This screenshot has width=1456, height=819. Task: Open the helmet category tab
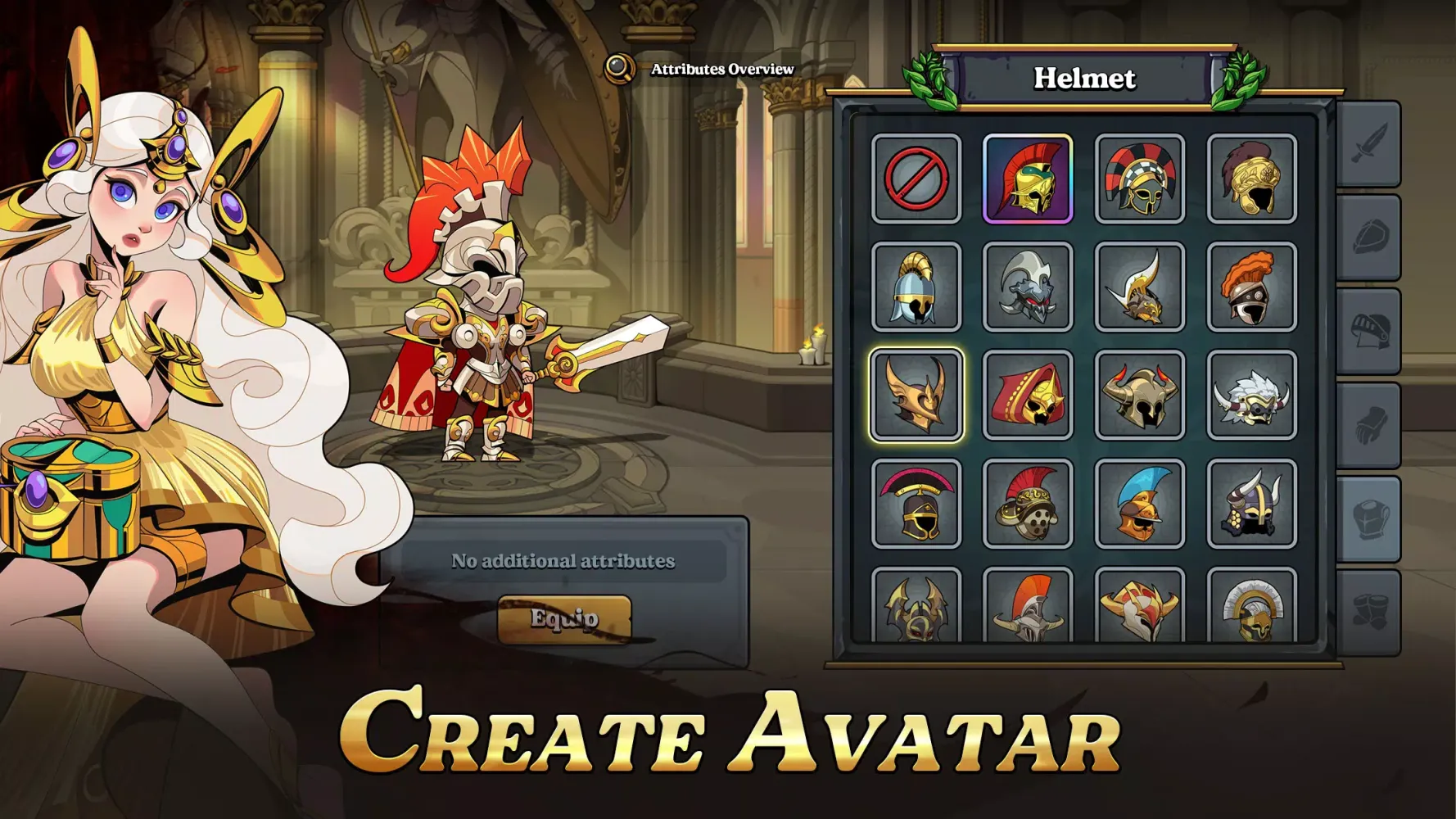tap(1369, 332)
